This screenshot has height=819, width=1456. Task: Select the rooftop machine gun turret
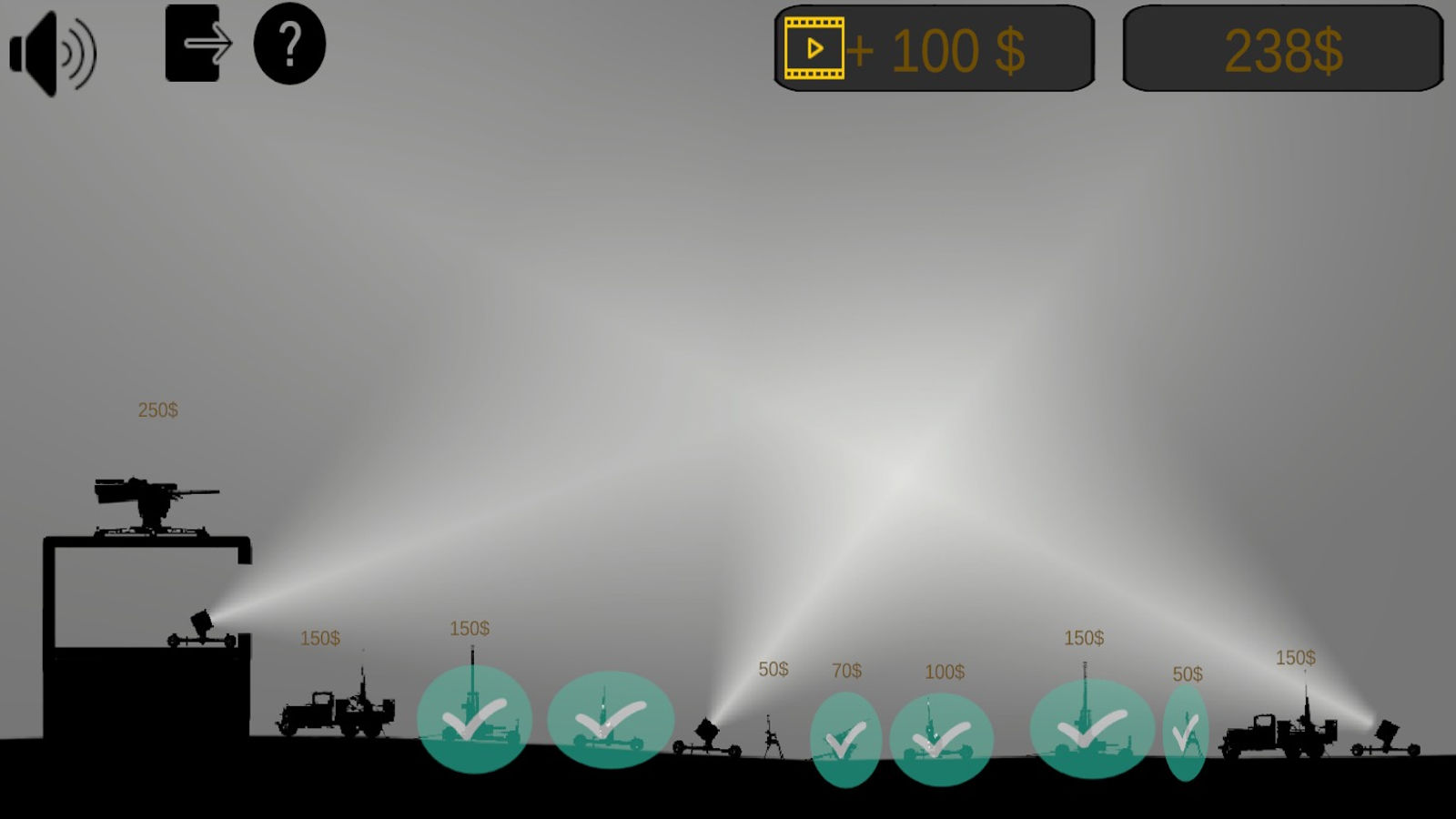(146, 500)
